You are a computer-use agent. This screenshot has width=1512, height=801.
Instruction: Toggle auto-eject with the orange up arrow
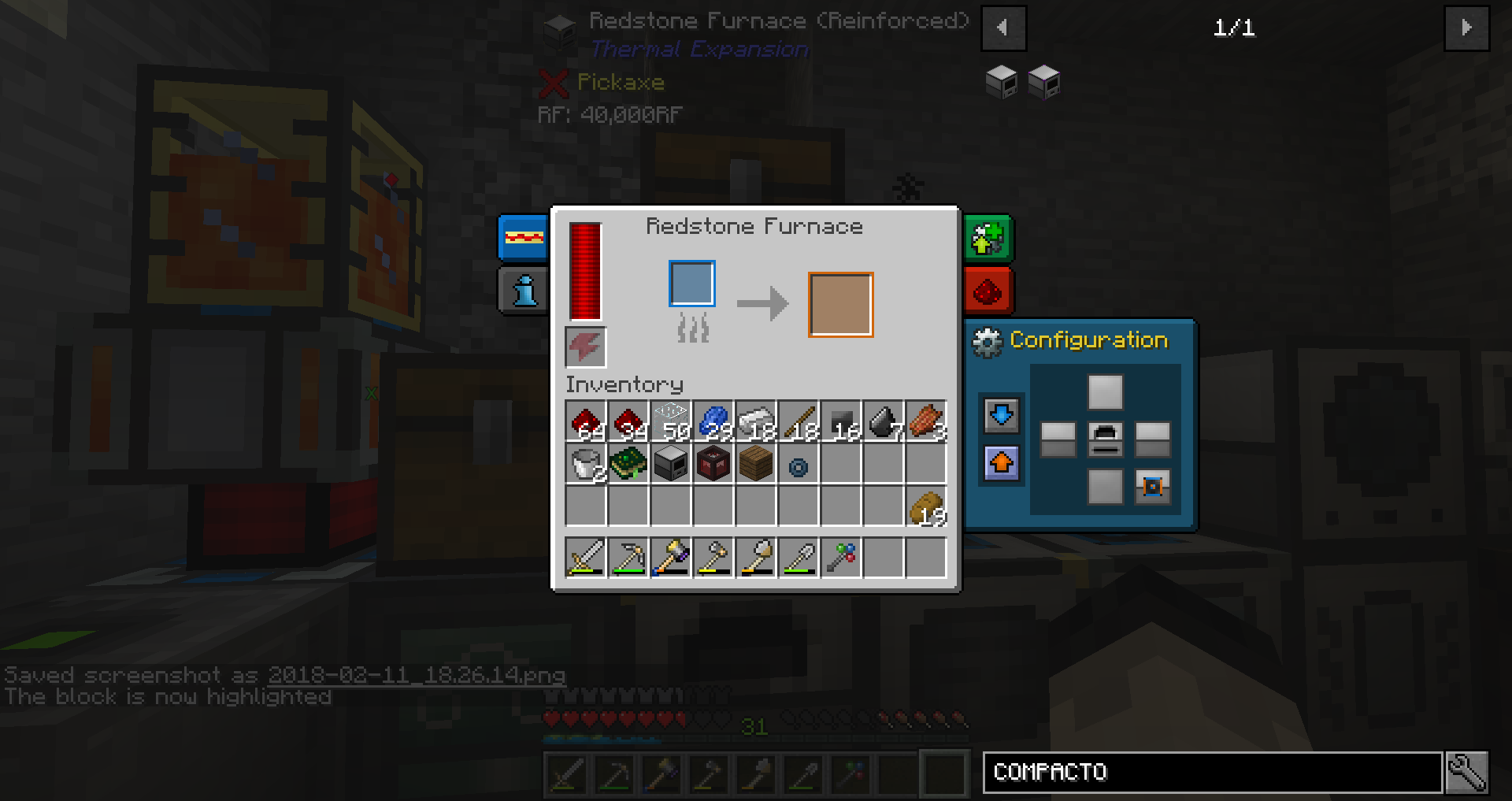(x=1000, y=464)
